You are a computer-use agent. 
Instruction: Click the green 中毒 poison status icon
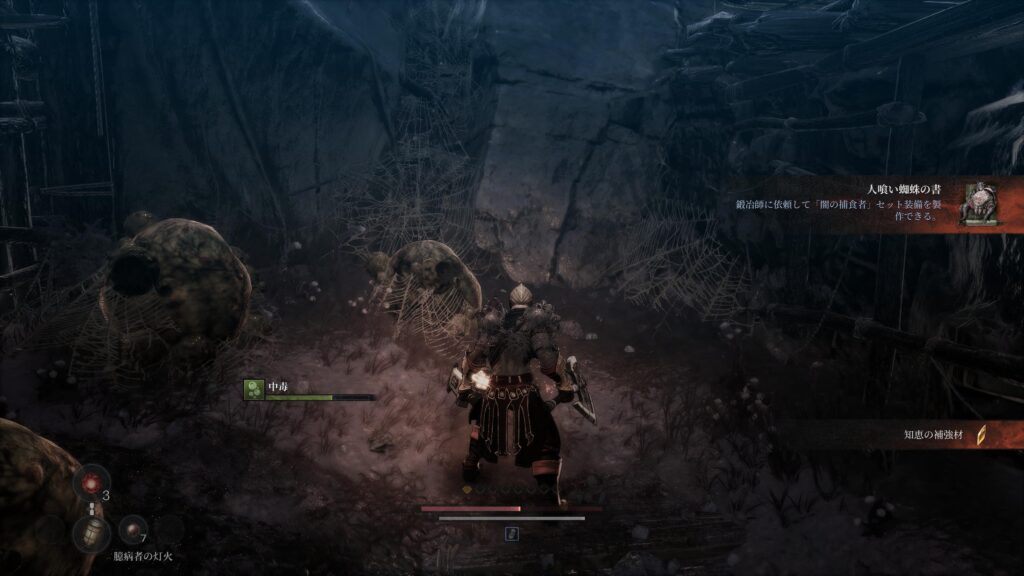[x=254, y=391]
